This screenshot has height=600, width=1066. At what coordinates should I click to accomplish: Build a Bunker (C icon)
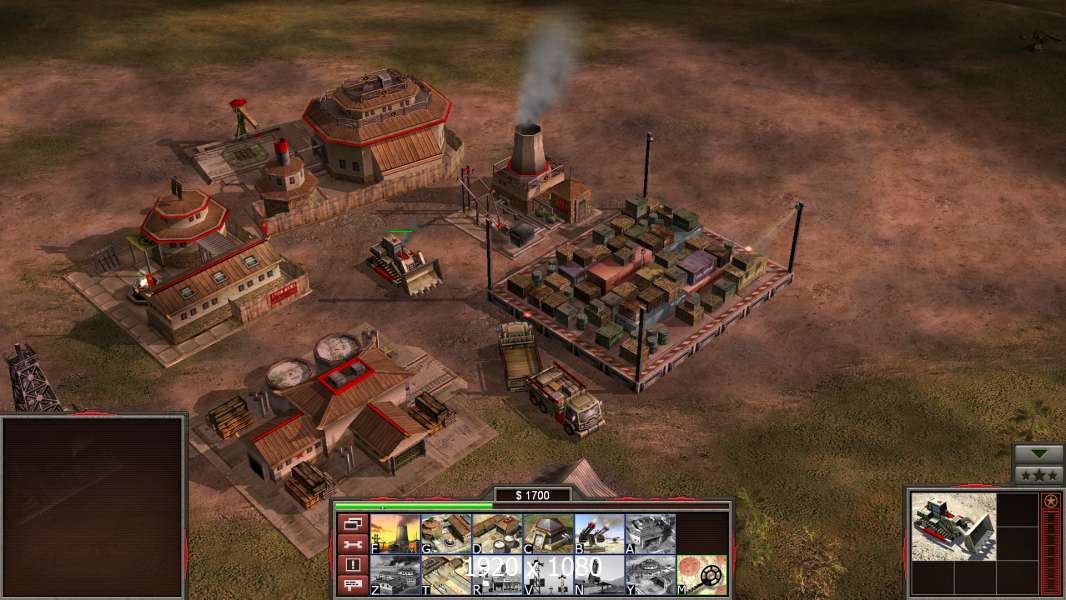point(548,533)
